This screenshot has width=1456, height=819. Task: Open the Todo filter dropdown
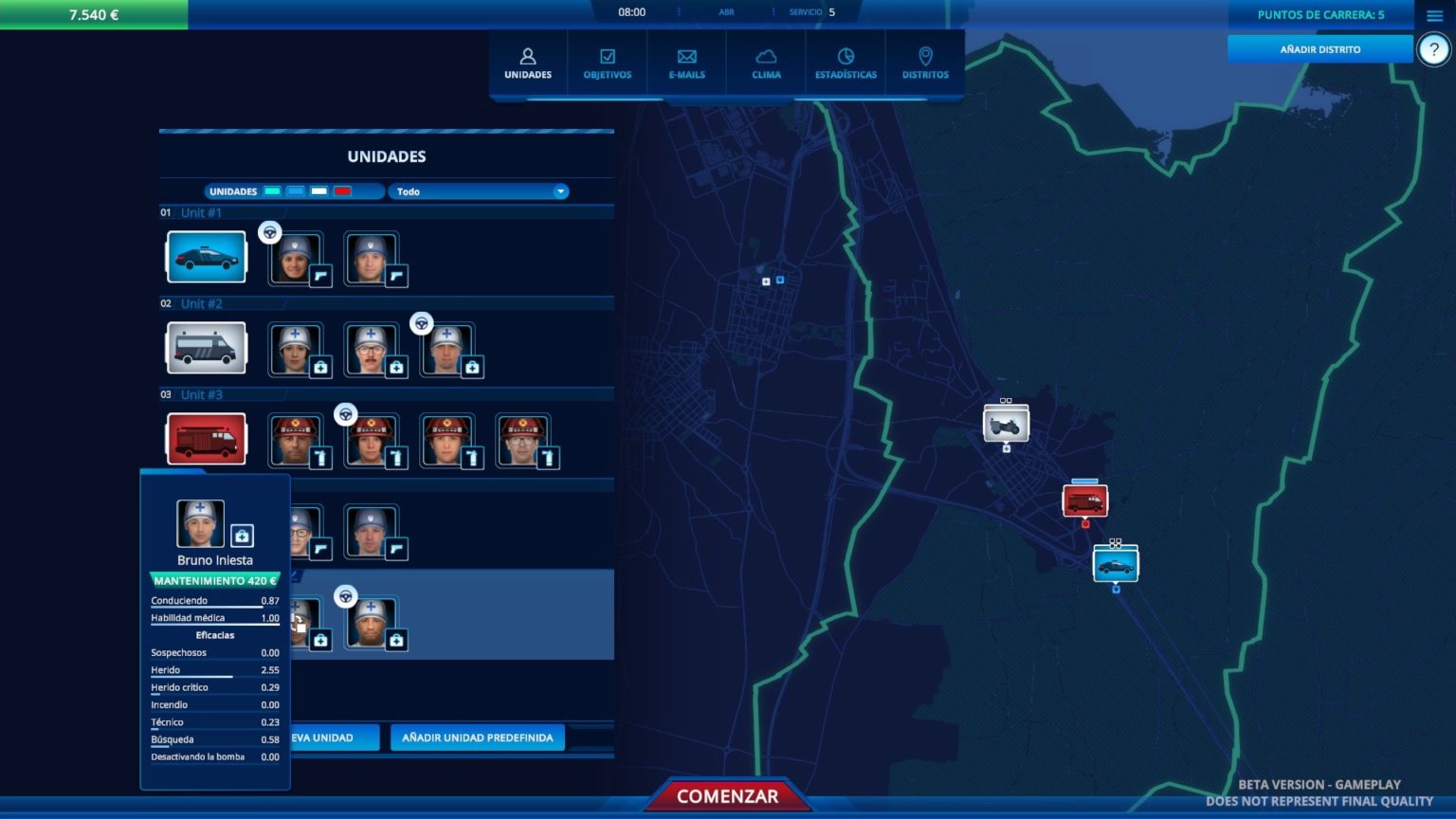(479, 191)
